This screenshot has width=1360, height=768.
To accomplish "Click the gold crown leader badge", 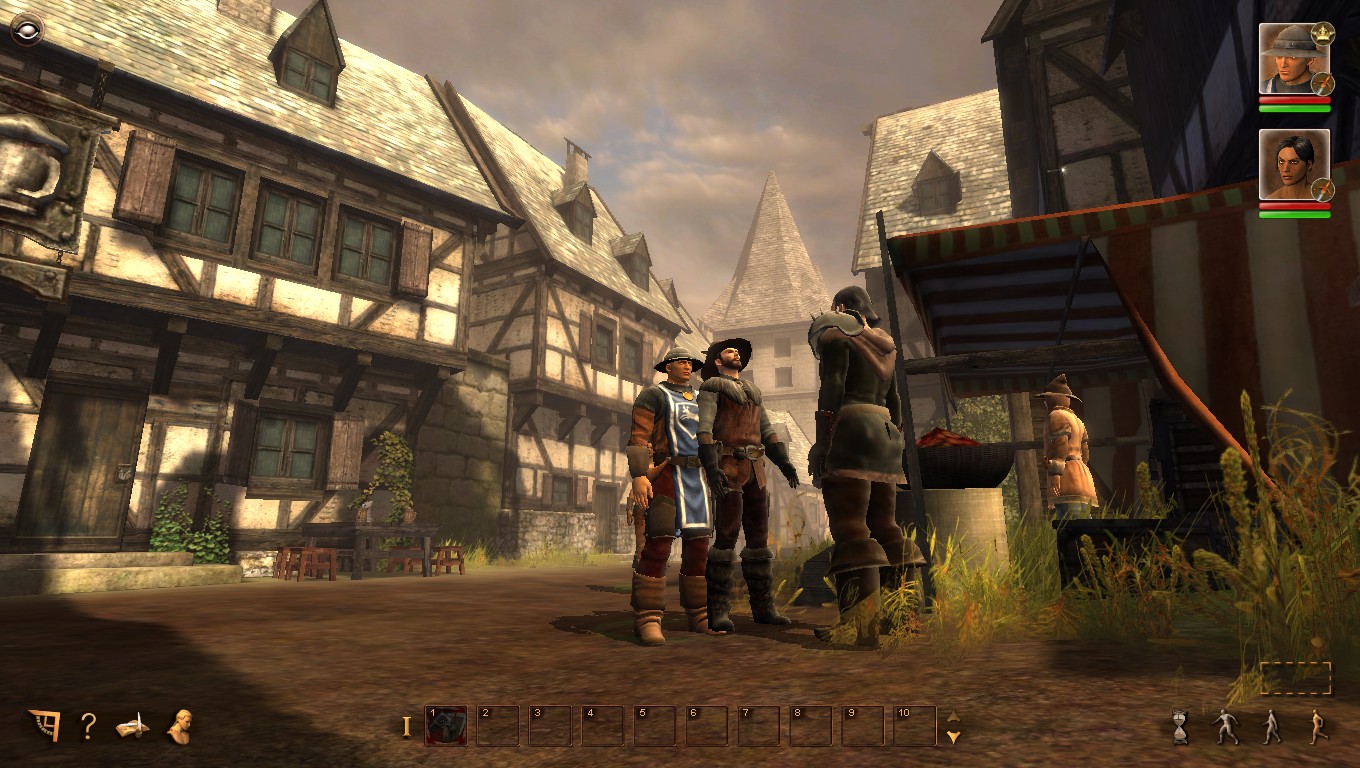I will 1323,33.
